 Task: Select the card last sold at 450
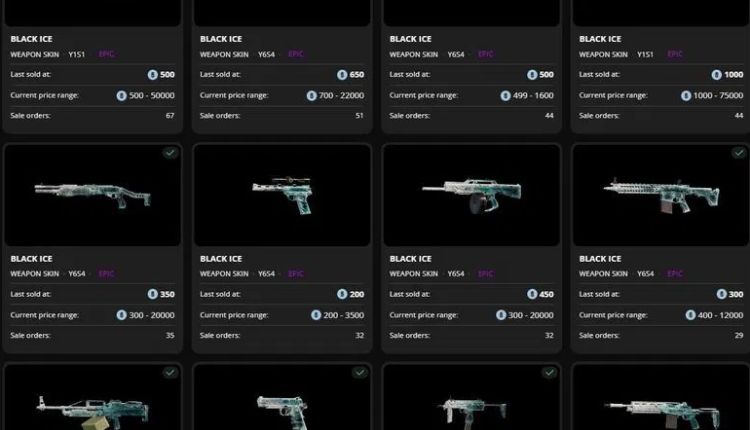[x=472, y=294]
